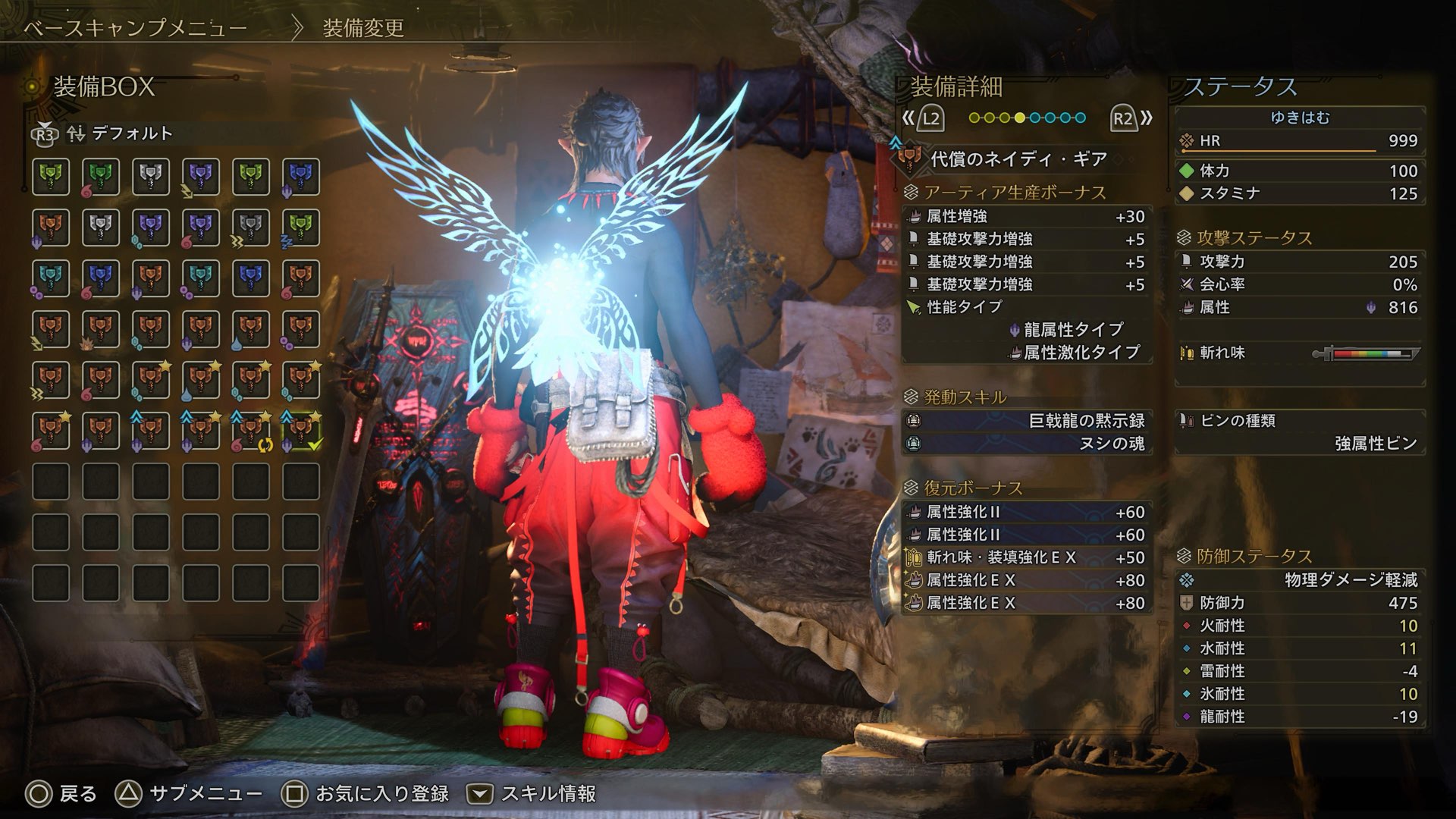Select the ヌシの魂 skill row

coord(1027,444)
